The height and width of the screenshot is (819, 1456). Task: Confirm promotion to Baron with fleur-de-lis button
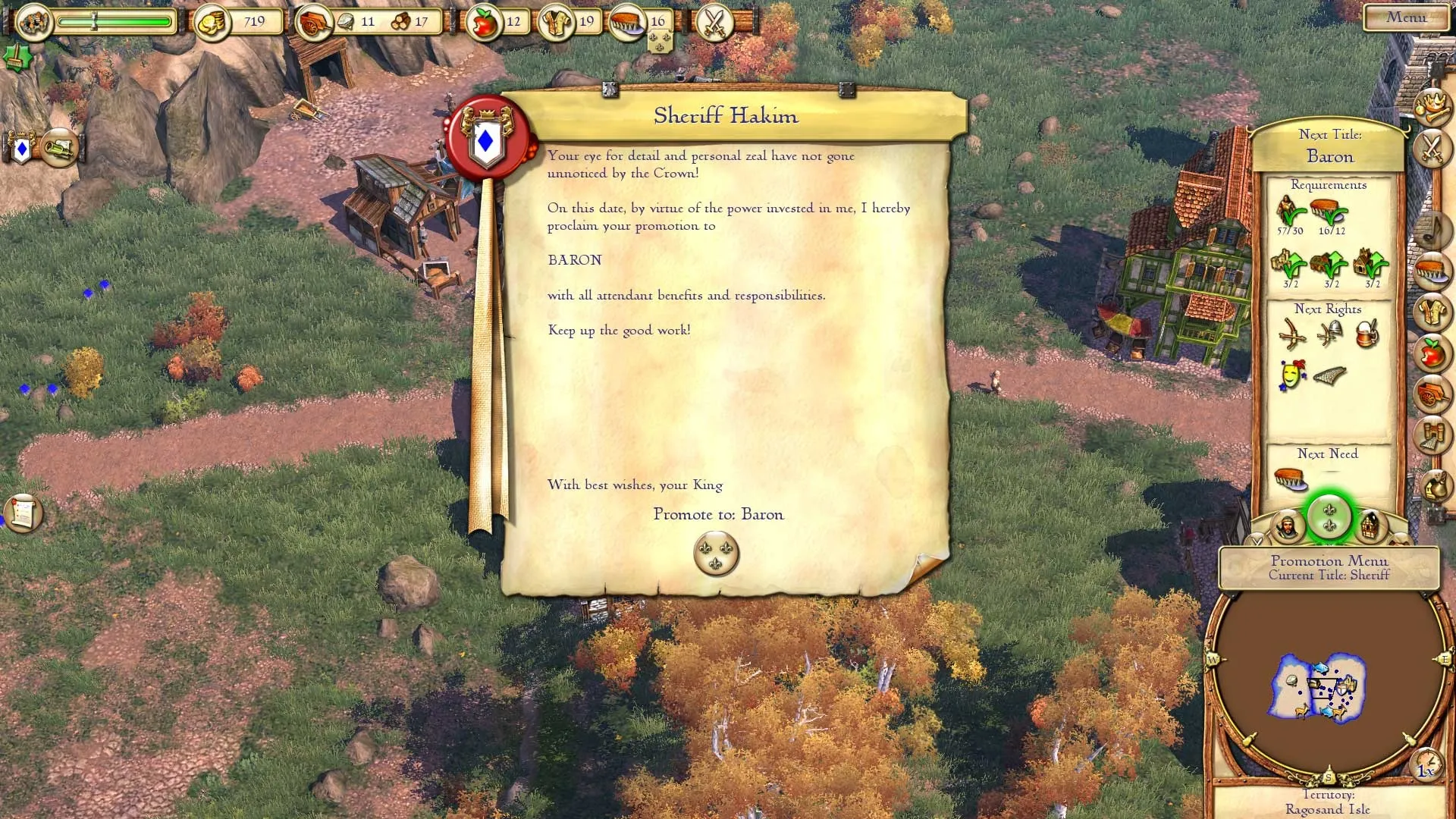pyautogui.click(x=716, y=554)
